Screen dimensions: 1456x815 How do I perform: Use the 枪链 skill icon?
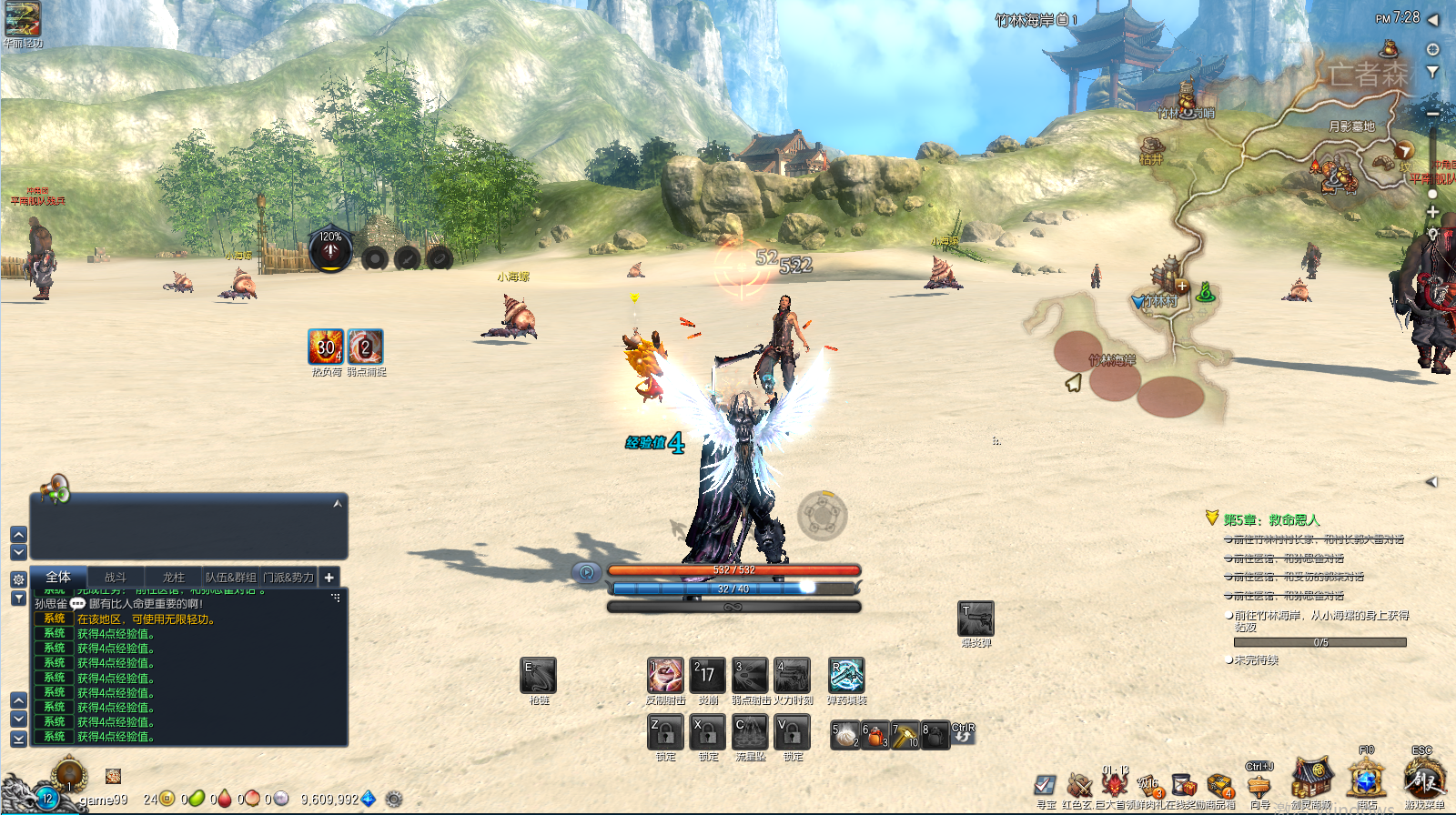coord(539,676)
